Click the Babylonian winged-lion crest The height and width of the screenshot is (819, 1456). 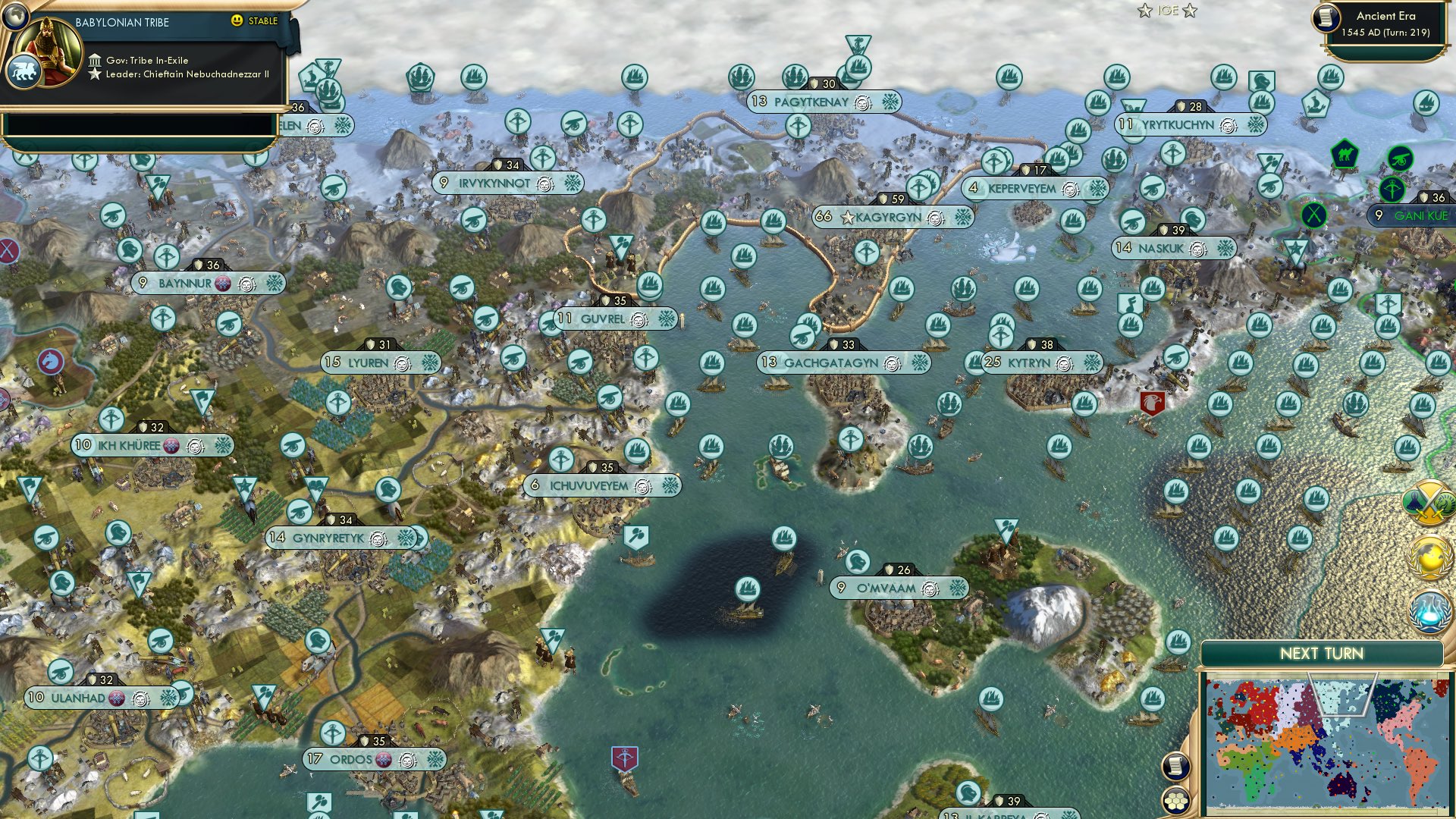tap(25, 71)
